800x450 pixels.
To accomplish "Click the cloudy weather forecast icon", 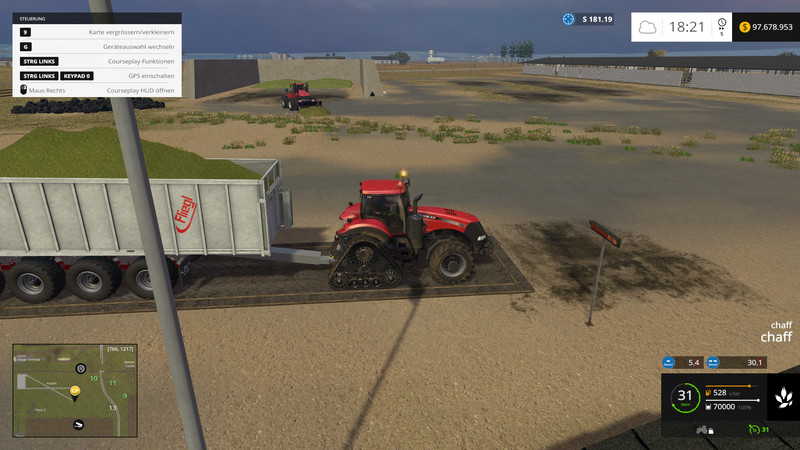I will [x=648, y=27].
